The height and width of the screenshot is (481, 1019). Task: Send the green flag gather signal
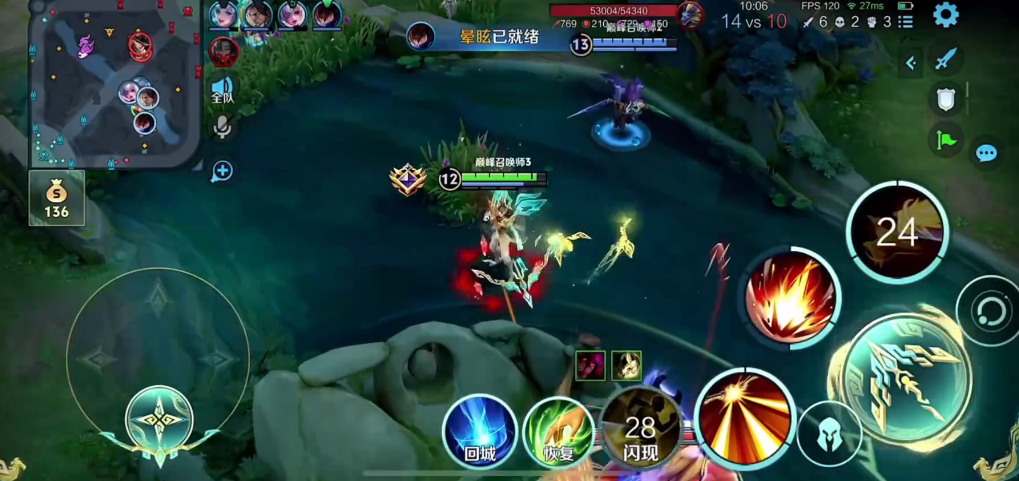pos(946,140)
